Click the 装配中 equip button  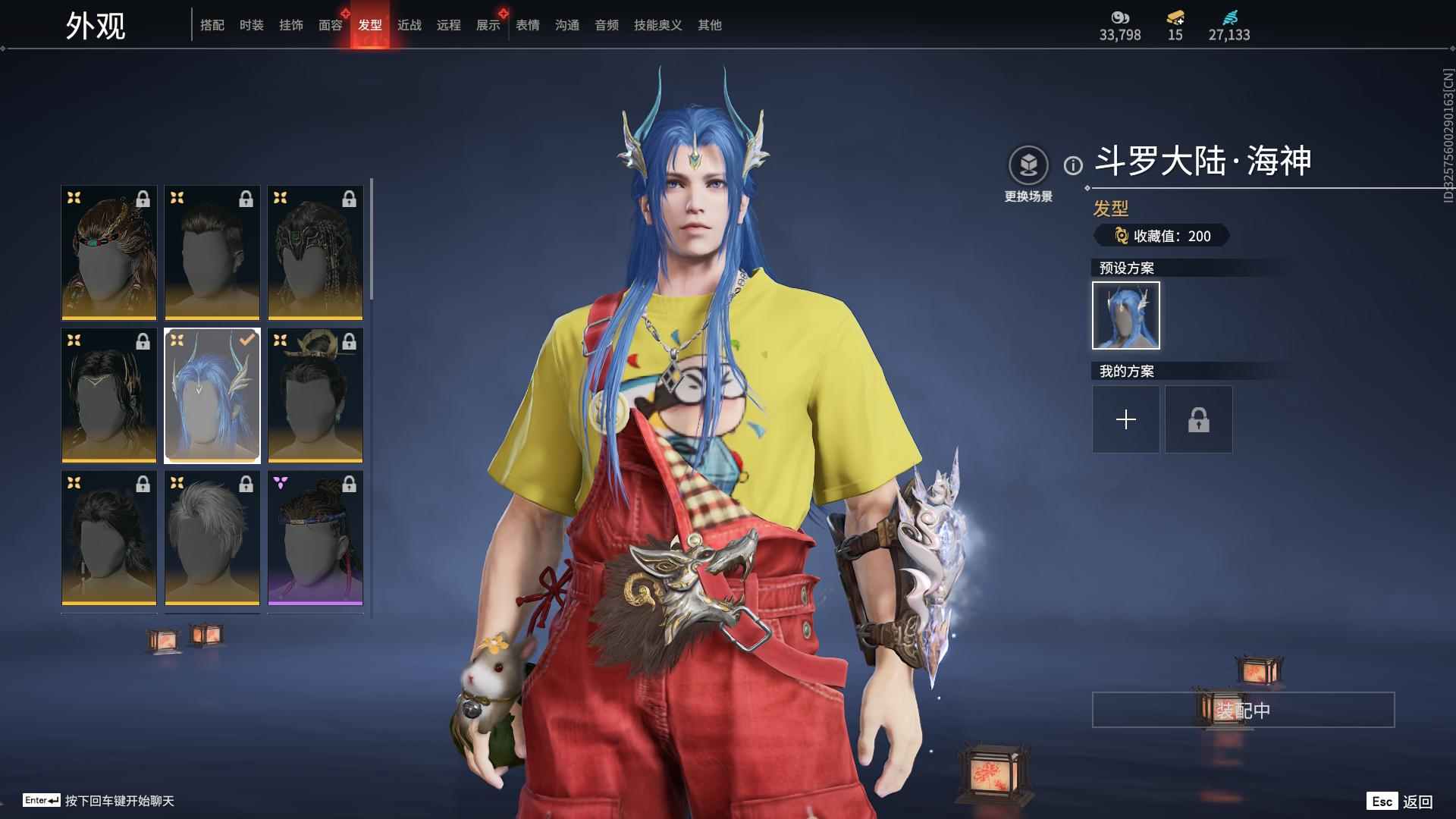[x=1242, y=710]
